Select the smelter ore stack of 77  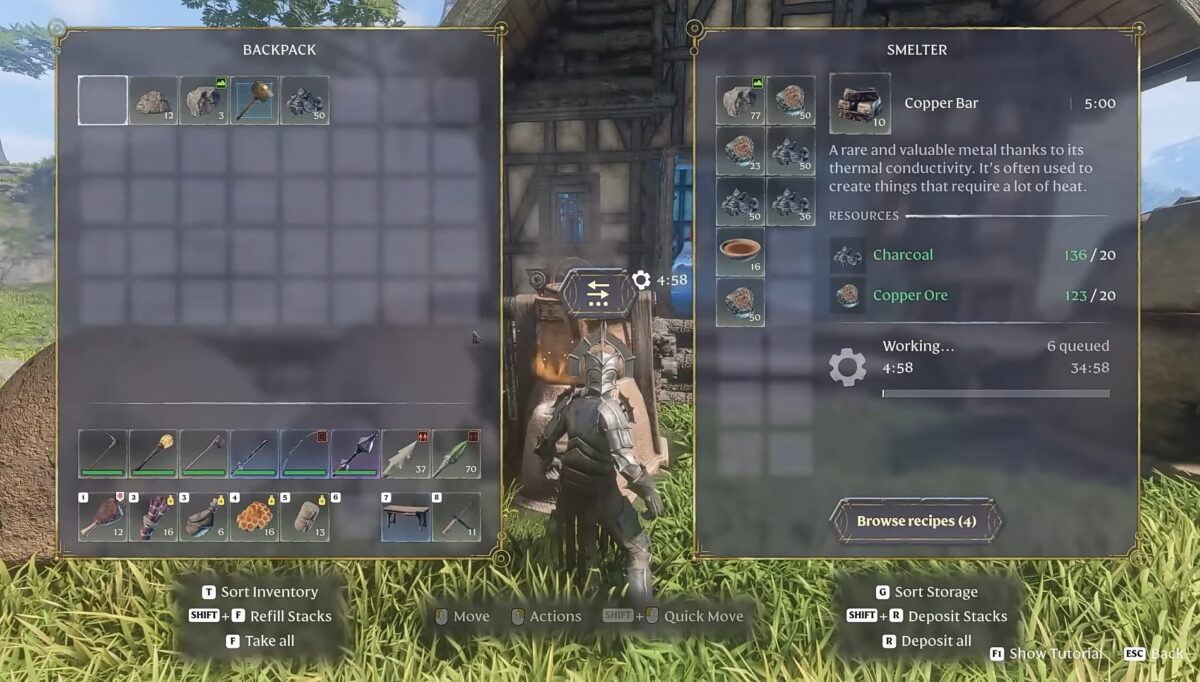click(x=740, y=101)
